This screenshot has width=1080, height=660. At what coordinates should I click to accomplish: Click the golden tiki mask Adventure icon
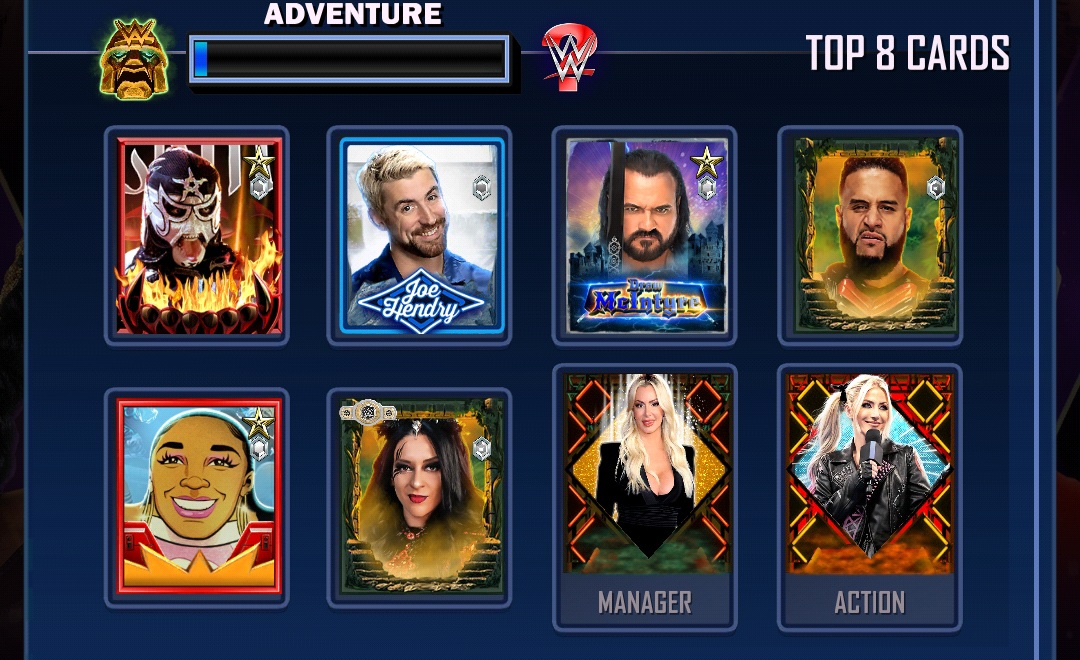click(x=134, y=59)
